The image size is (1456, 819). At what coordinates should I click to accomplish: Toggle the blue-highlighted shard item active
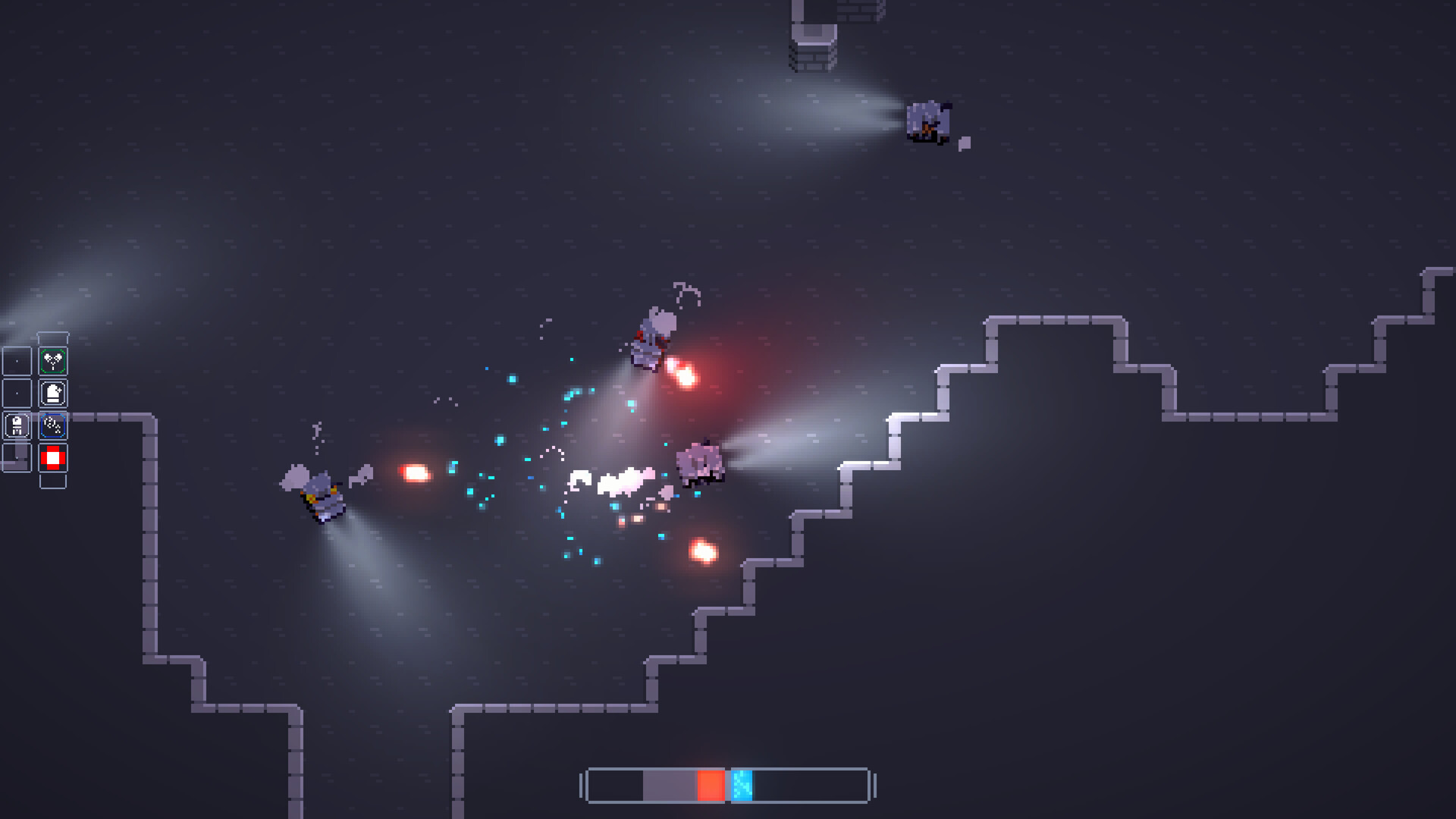pyautogui.click(x=52, y=425)
